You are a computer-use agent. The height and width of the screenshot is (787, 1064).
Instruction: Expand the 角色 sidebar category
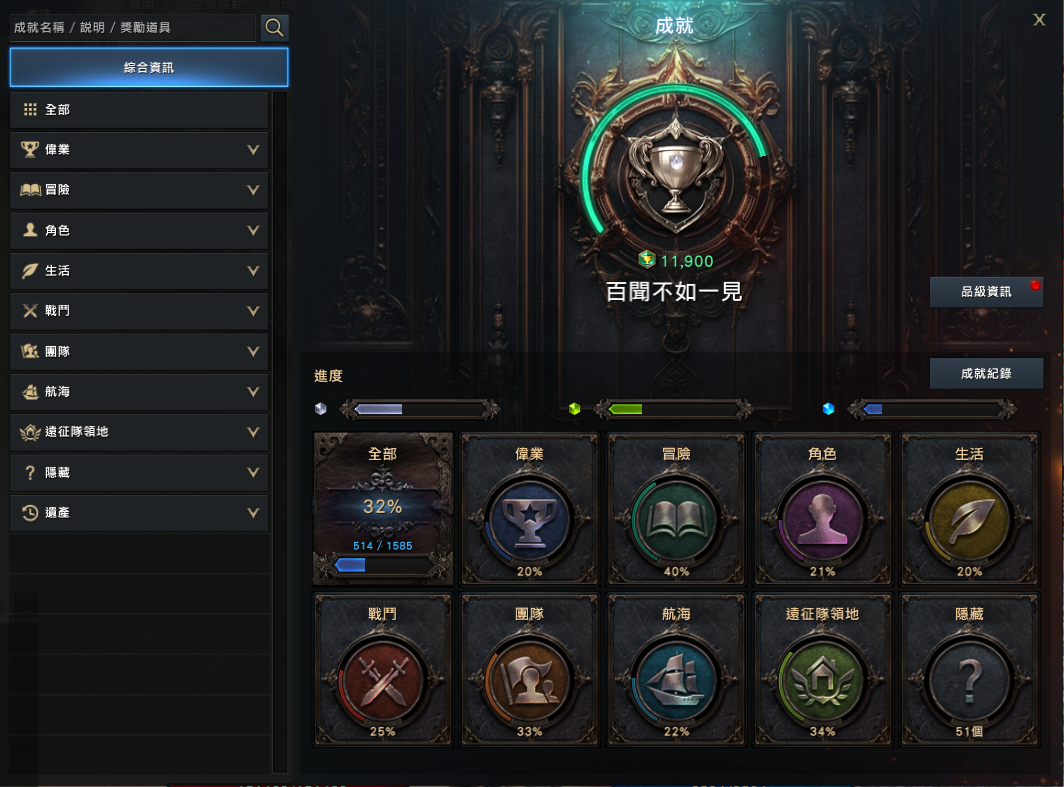click(x=139, y=231)
